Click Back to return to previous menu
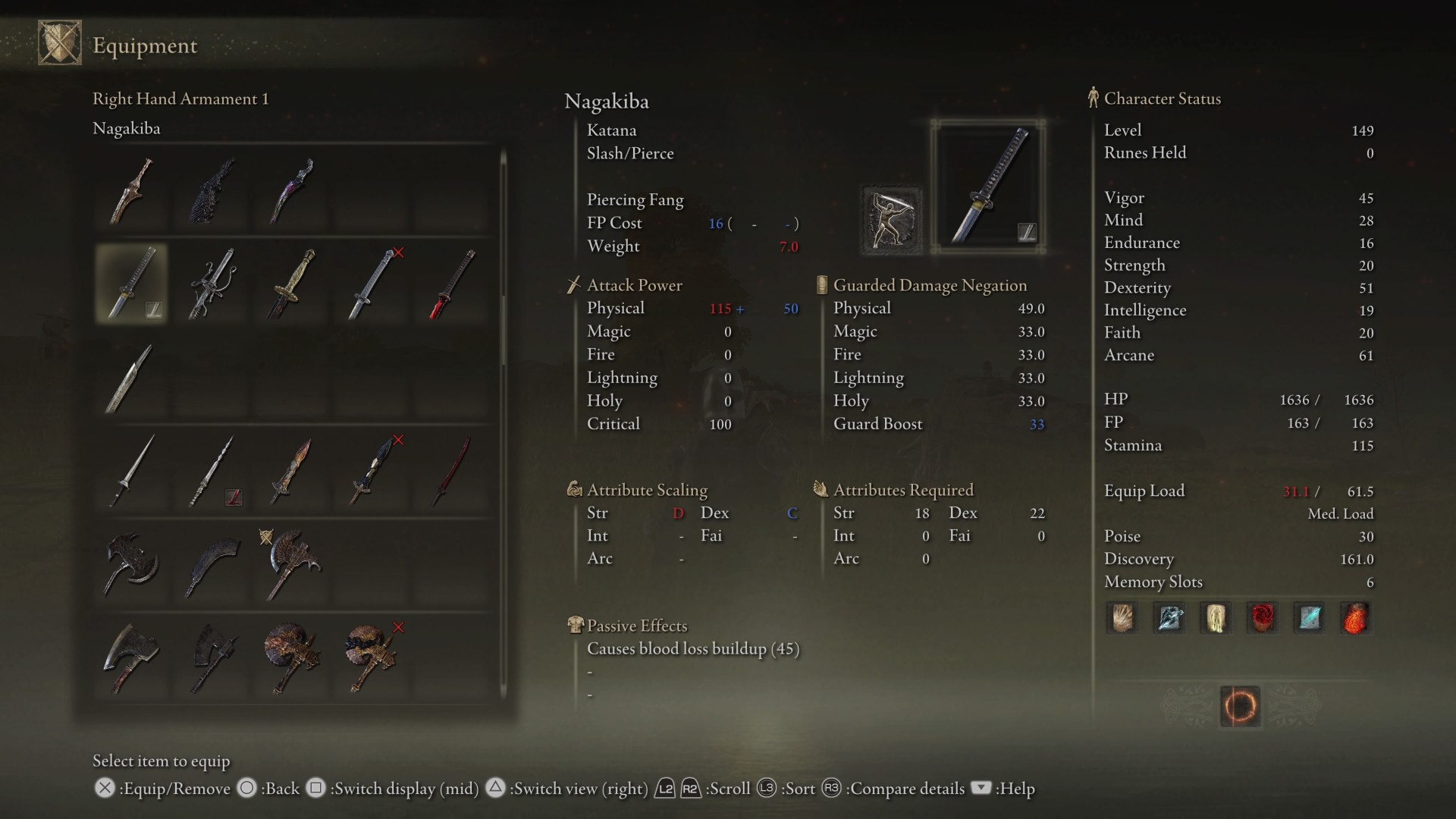Screen dimensions: 1456x819 [x=246, y=789]
